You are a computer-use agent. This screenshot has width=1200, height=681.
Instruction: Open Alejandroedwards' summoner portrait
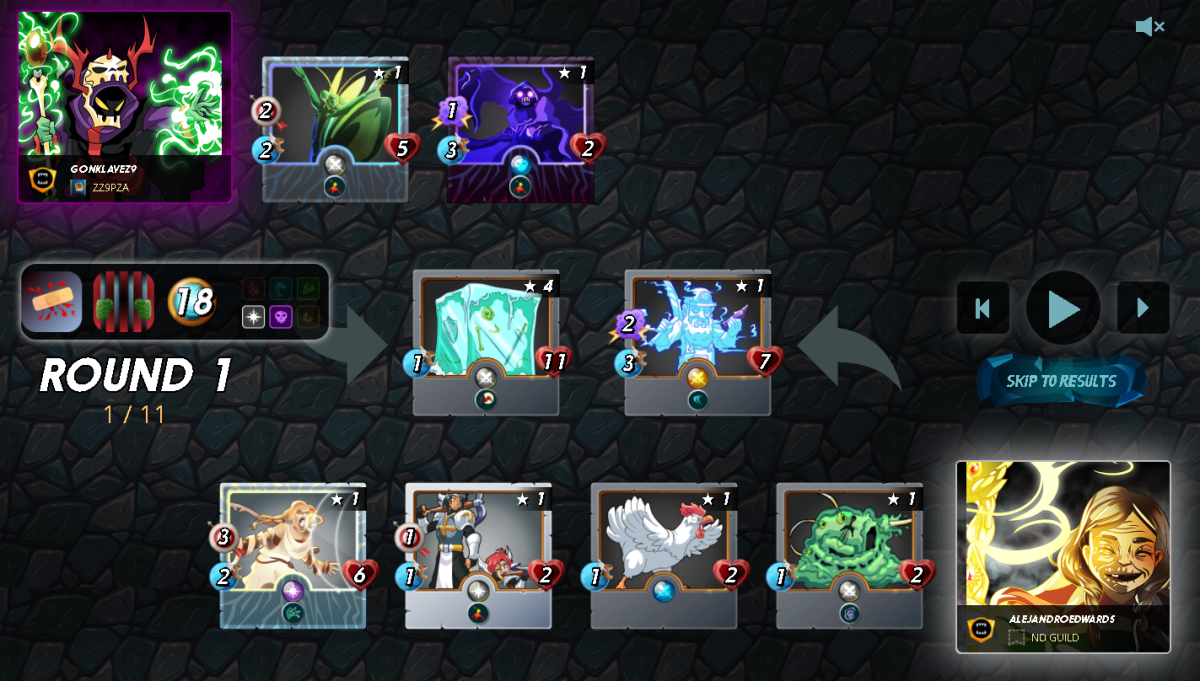click(1063, 555)
